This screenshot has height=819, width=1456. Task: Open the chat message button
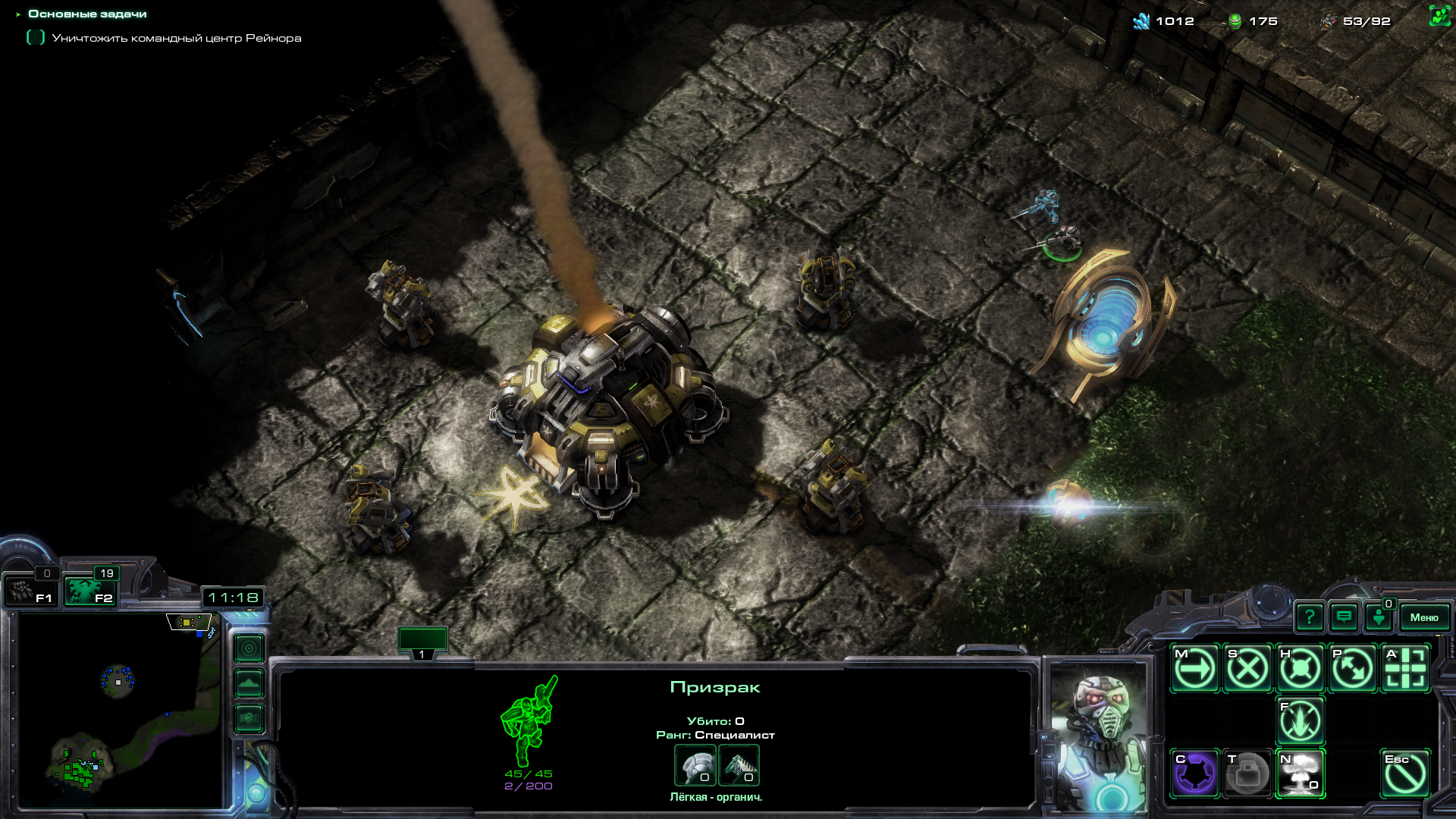click(1344, 617)
